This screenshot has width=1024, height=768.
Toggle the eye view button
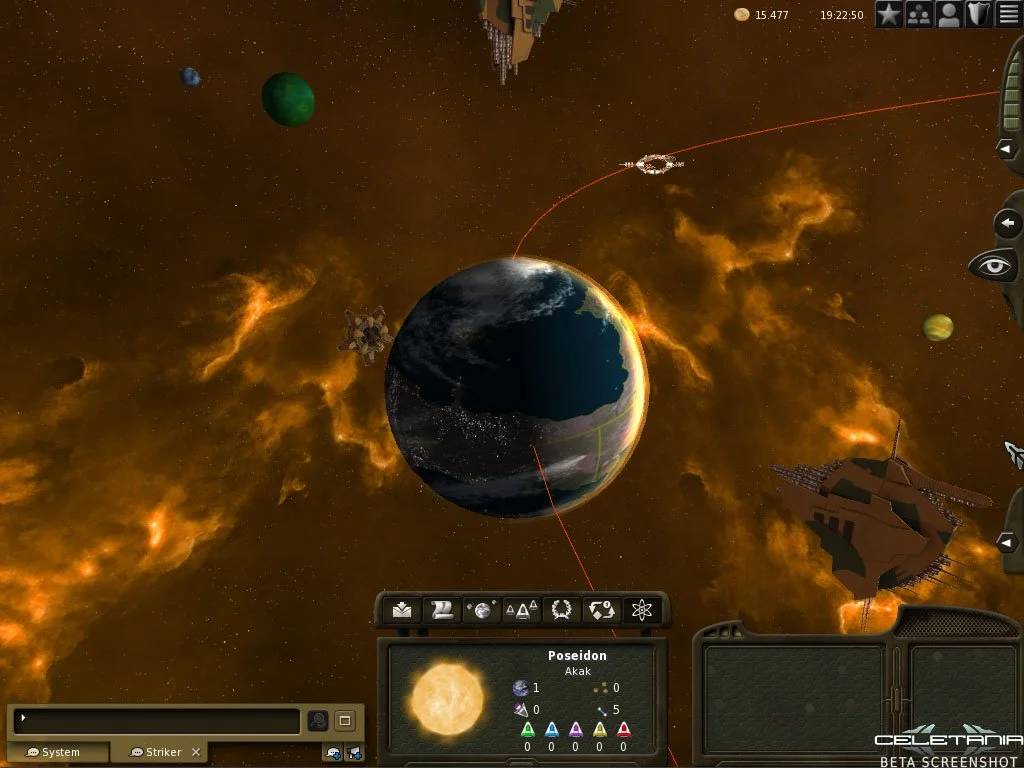[994, 266]
